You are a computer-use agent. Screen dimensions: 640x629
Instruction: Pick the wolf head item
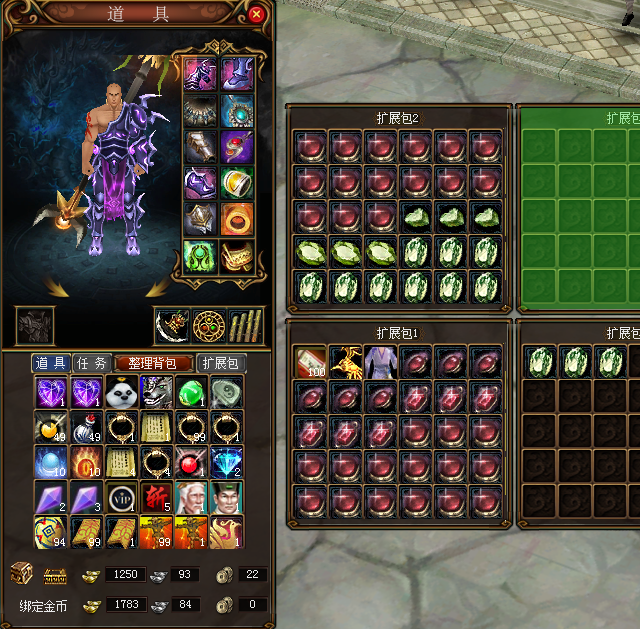coord(155,393)
